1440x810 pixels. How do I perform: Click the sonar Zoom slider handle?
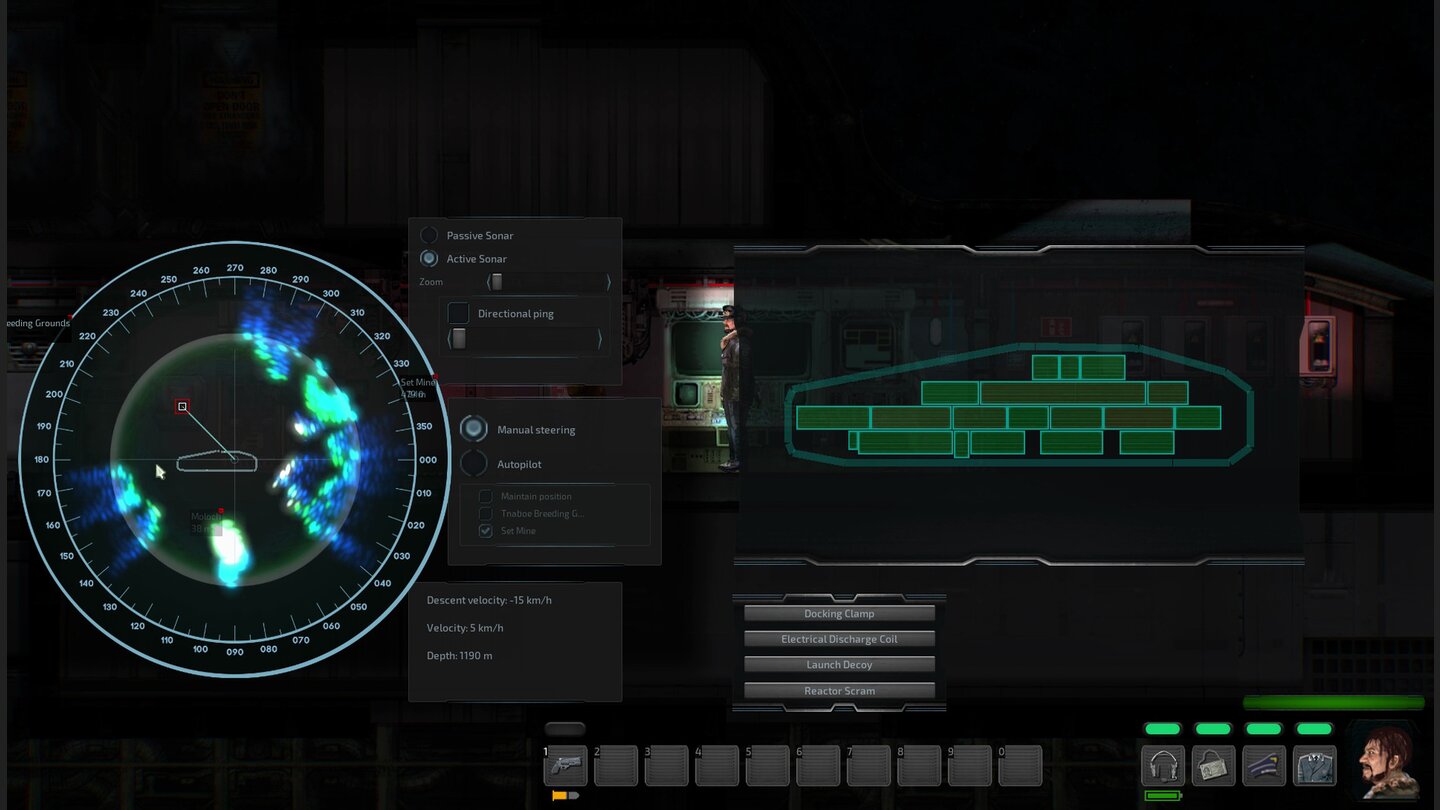coord(498,282)
